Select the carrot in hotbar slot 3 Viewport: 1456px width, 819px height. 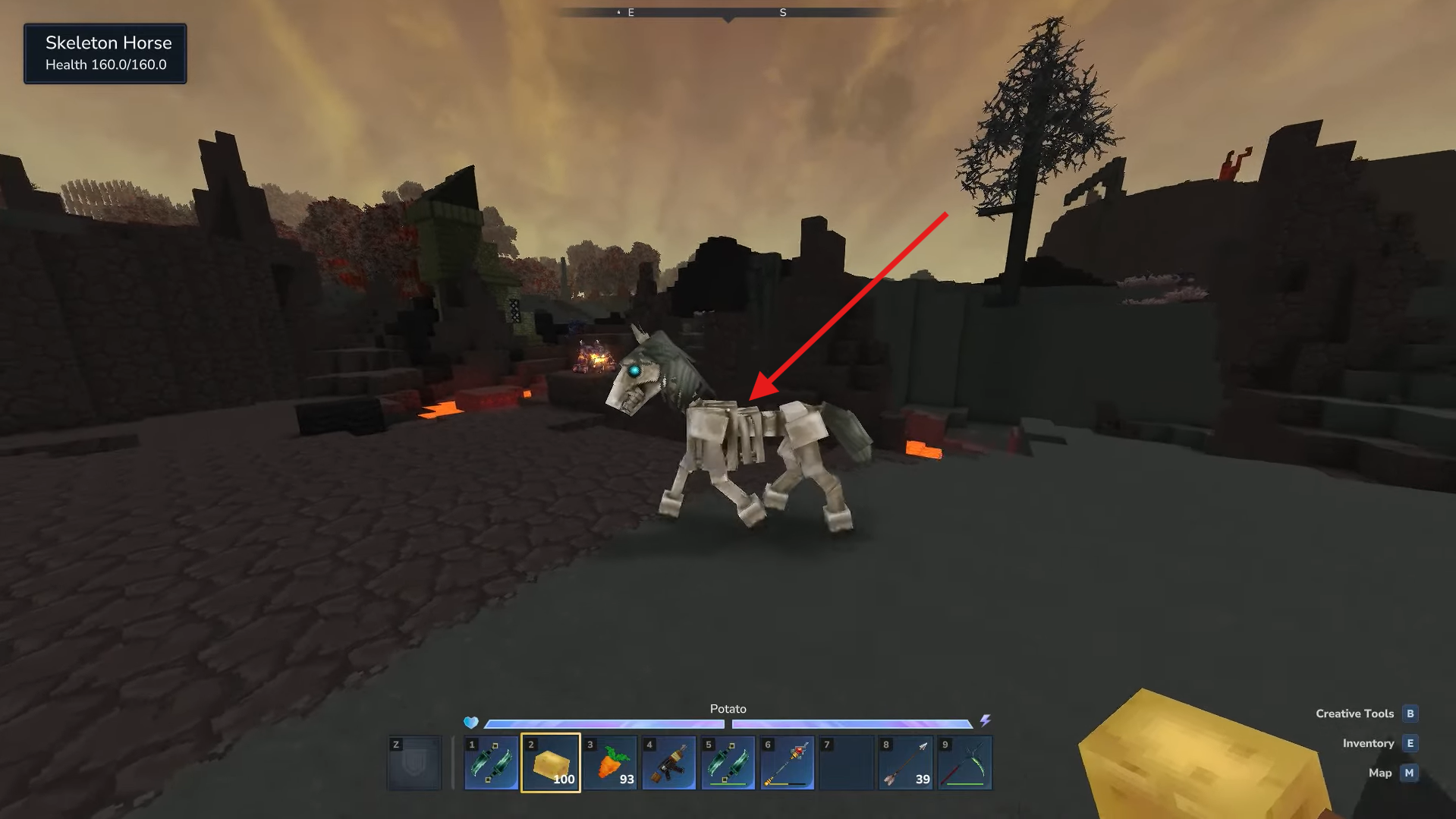coord(610,762)
